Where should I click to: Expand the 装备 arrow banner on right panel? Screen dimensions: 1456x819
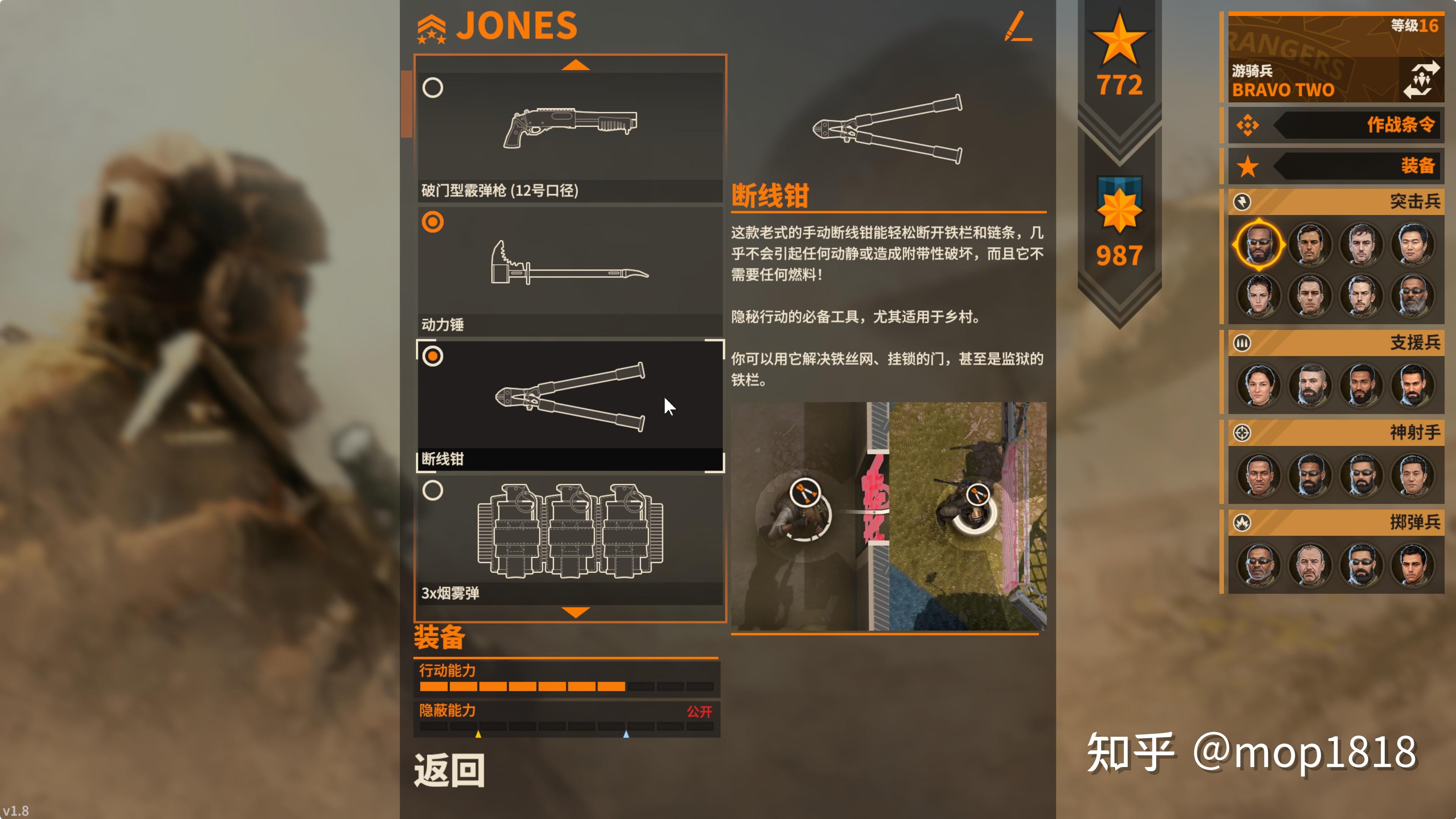(1368, 167)
